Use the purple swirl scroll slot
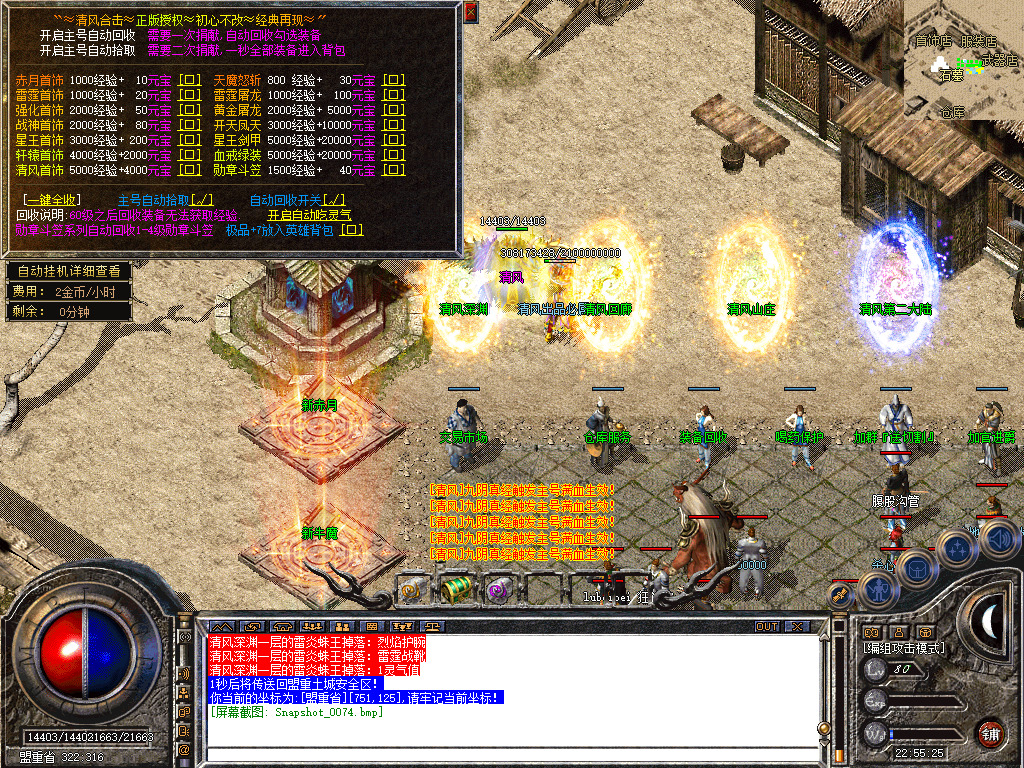Viewport: 1024px width, 768px height. pos(497,590)
